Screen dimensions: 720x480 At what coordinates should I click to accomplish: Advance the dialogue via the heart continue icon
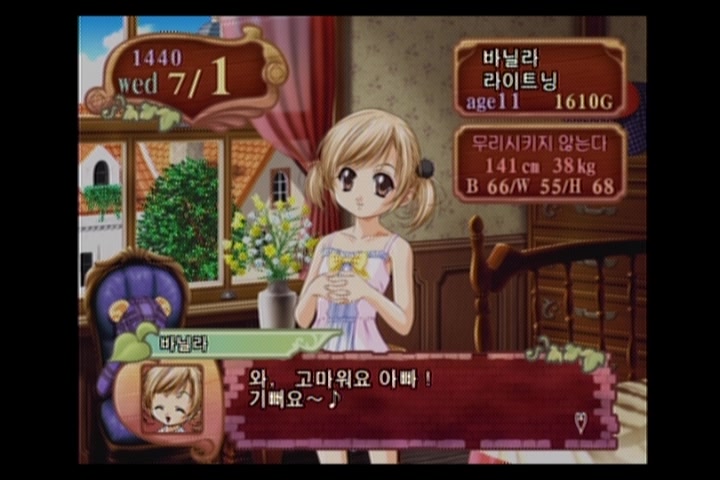582,421
